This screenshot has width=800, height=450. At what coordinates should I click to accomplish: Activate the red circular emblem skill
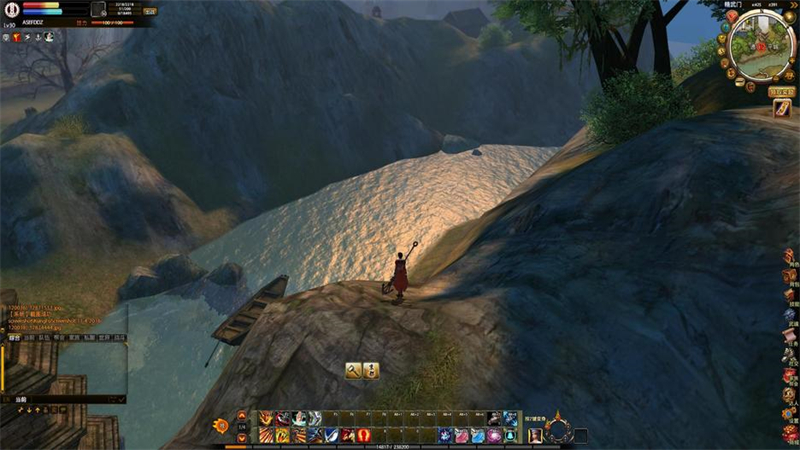click(x=363, y=435)
